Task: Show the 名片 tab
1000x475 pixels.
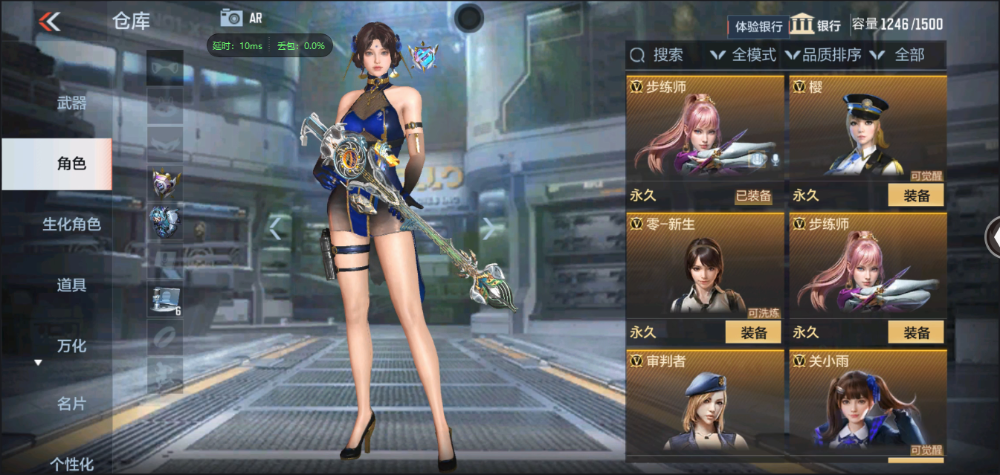Action: (71, 404)
